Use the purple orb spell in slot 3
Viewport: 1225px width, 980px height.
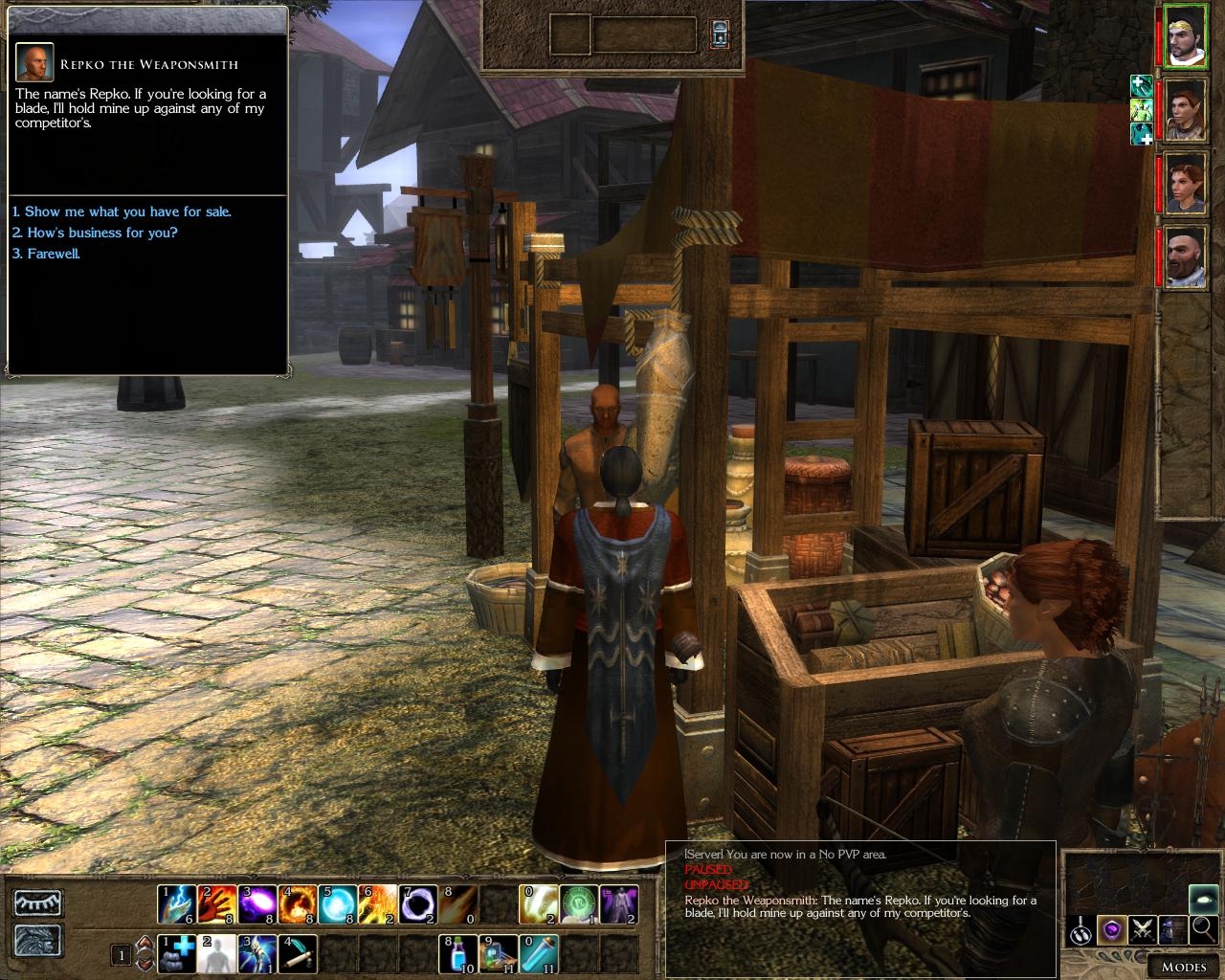(x=256, y=904)
